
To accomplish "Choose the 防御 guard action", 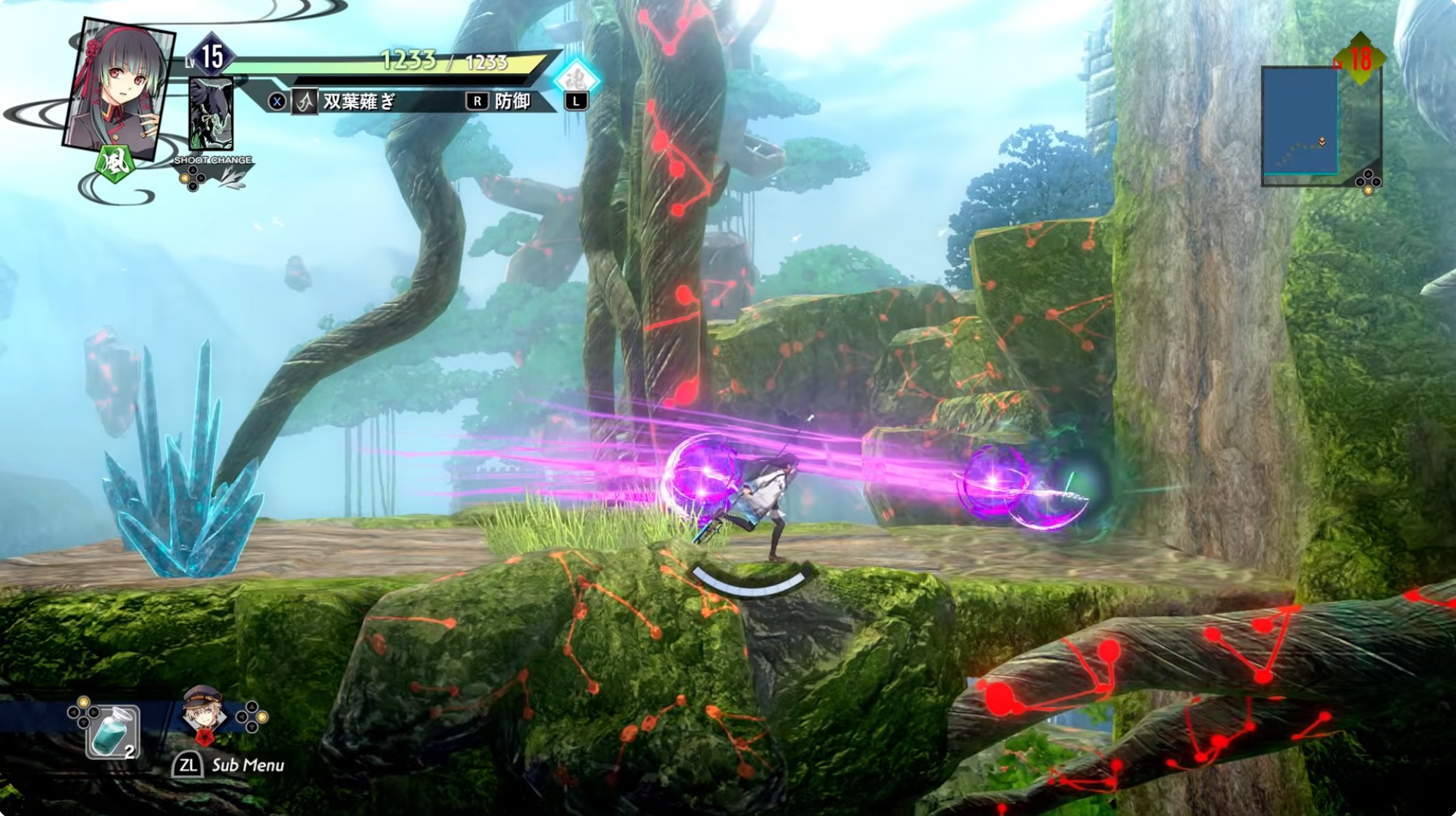I will click(512, 101).
